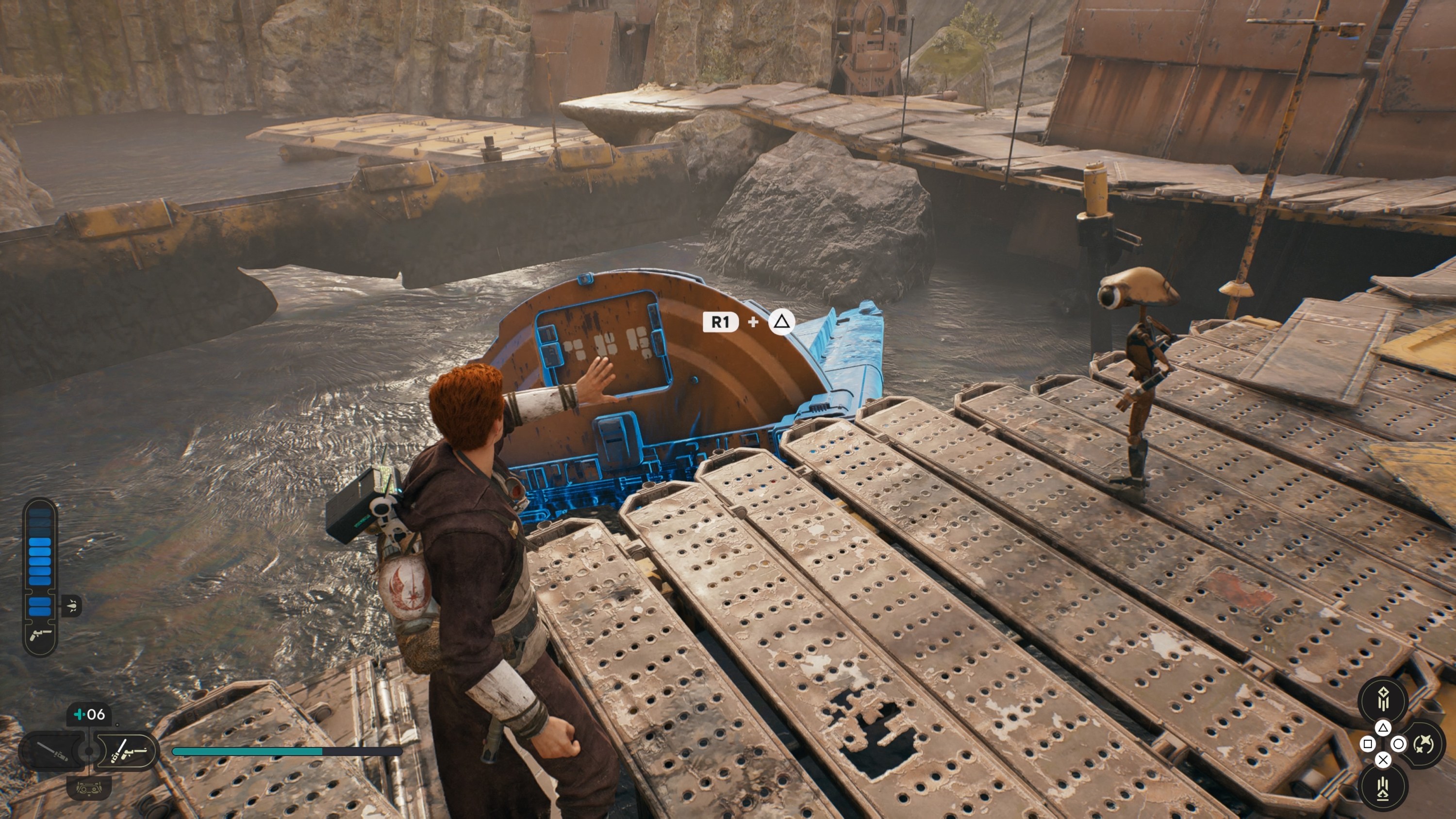Click the Cross button icon
The width and height of the screenshot is (1456, 819).
tap(1383, 759)
